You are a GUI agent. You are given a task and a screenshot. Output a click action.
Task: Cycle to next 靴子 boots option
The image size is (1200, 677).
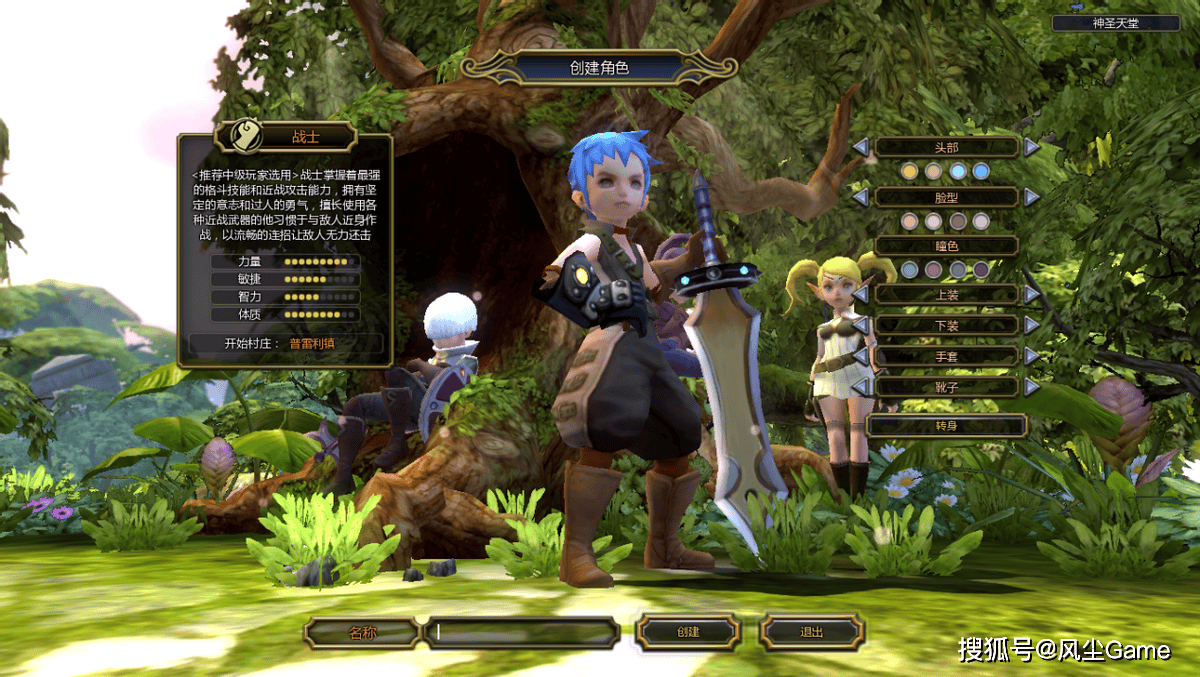(x=1032, y=386)
